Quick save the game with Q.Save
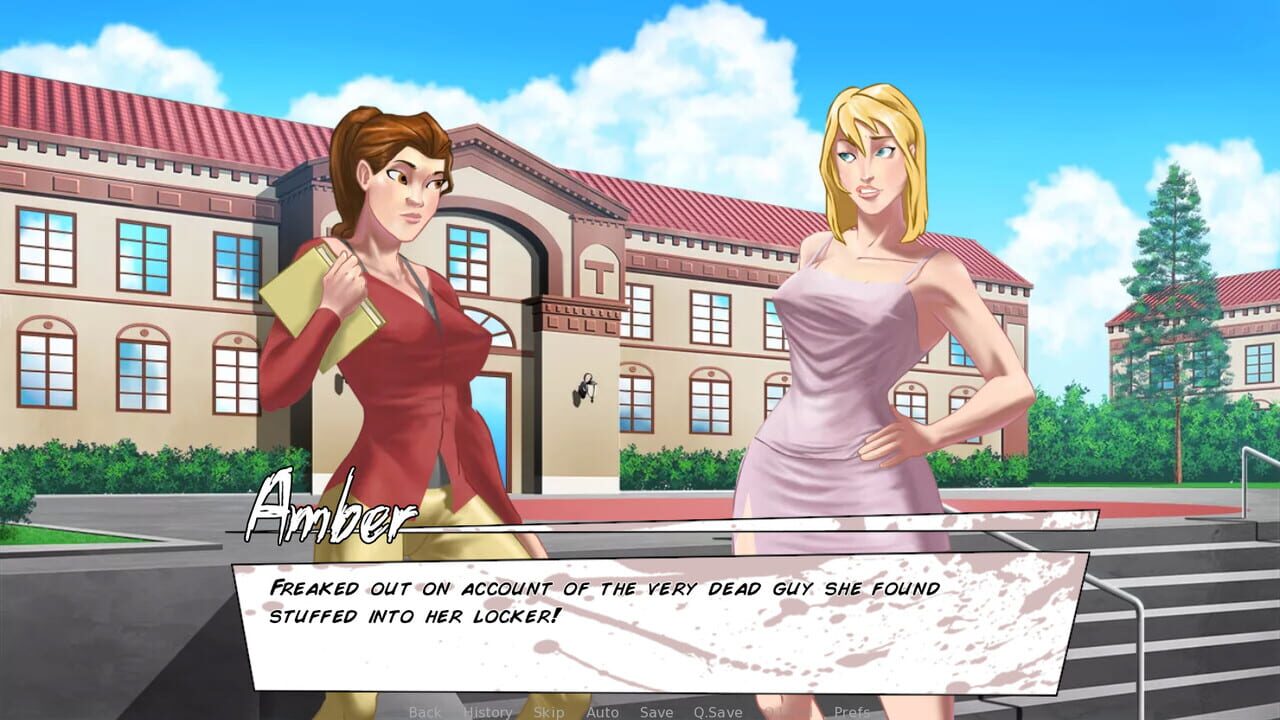Viewport: 1280px width, 720px height. pos(716,711)
